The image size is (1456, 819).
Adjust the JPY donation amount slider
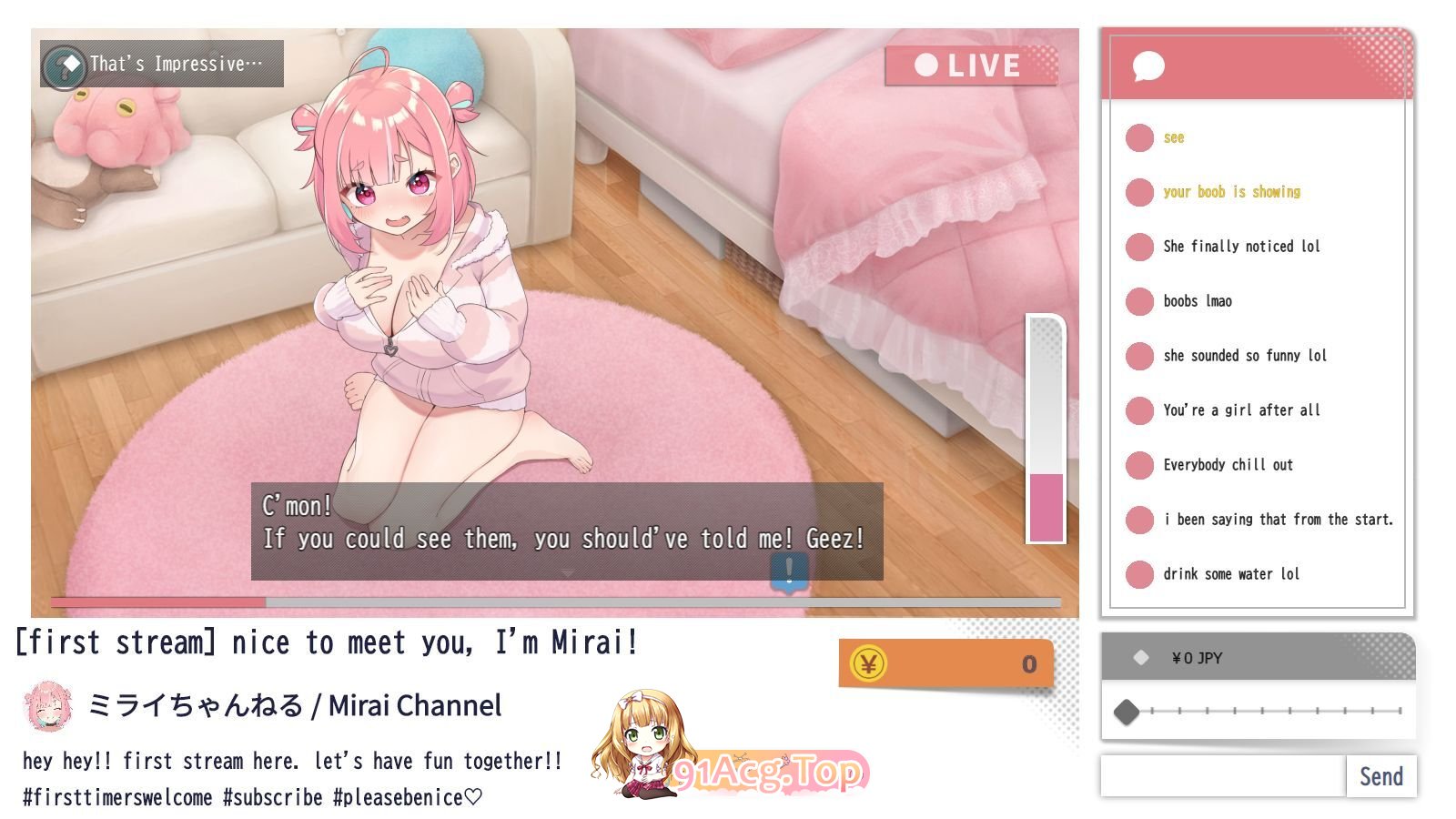click(x=1127, y=711)
